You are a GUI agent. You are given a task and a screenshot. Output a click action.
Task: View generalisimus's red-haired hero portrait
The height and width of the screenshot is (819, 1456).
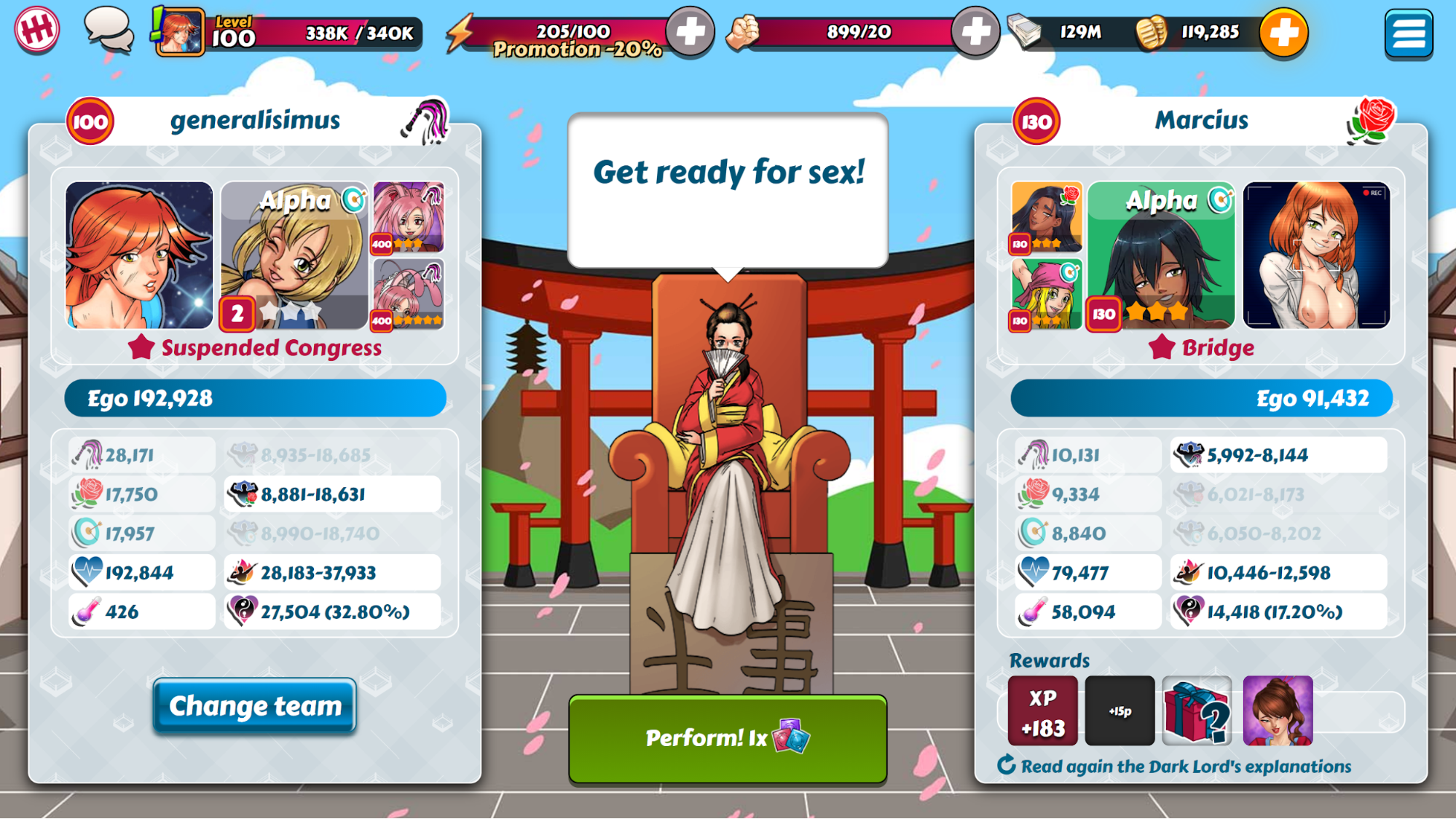[x=139, y=256]
